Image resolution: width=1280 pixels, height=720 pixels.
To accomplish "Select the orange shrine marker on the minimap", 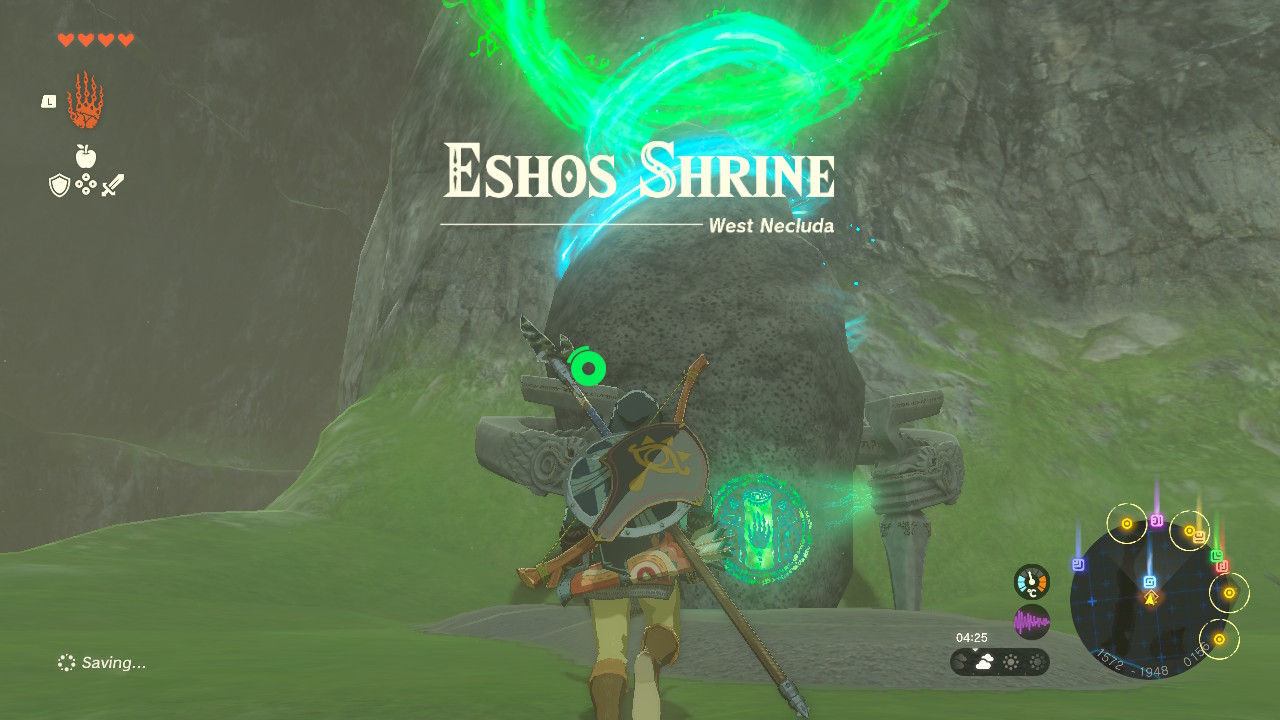I will [1199, 537].
